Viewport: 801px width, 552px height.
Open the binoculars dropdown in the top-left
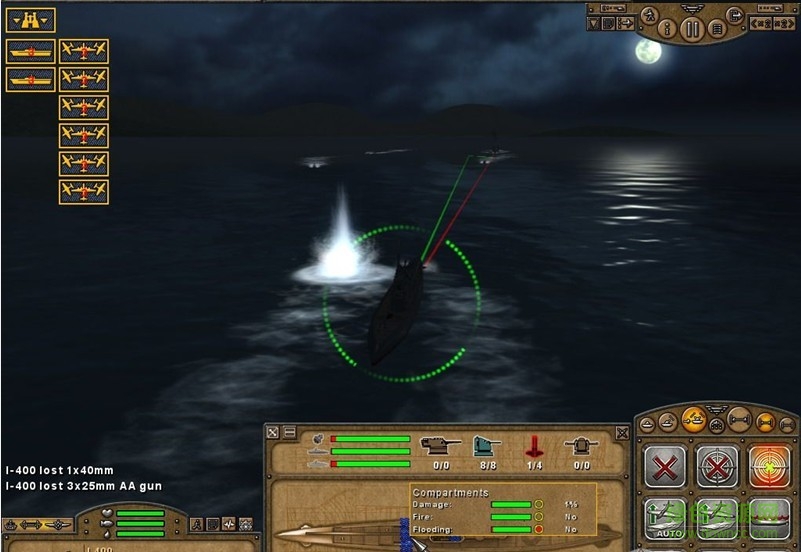(30, 20)
